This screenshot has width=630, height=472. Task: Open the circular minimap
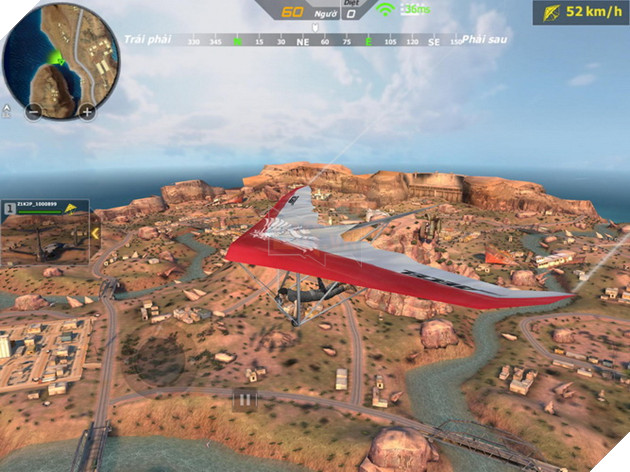pyautogui.click(x=60, y=55)
